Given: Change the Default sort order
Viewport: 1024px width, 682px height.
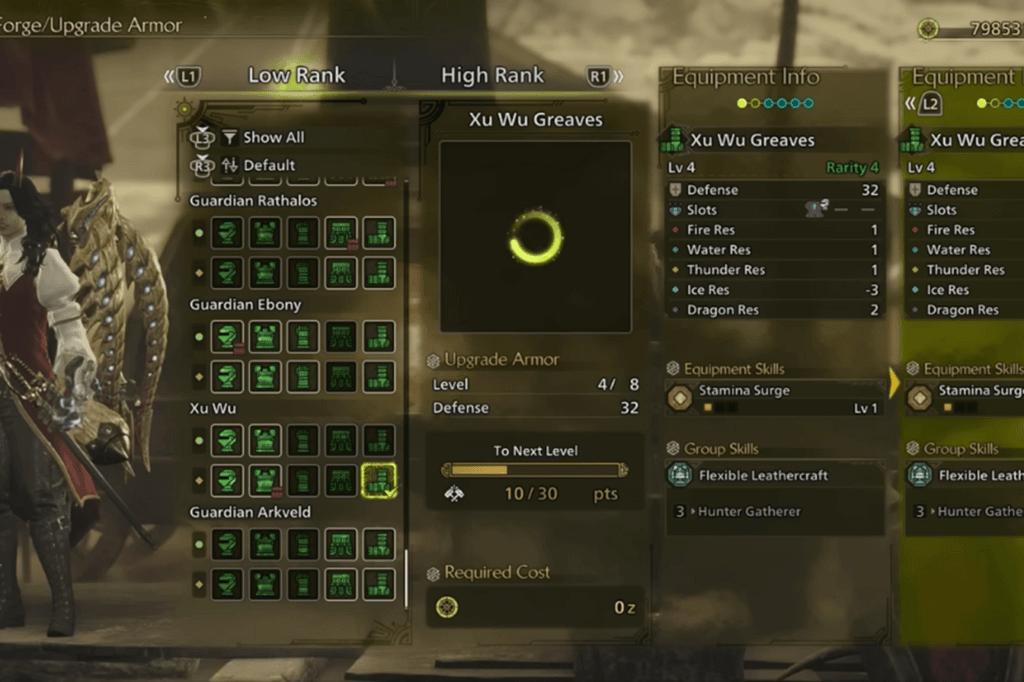Looking at the screenshot, I should click(269, 165).
